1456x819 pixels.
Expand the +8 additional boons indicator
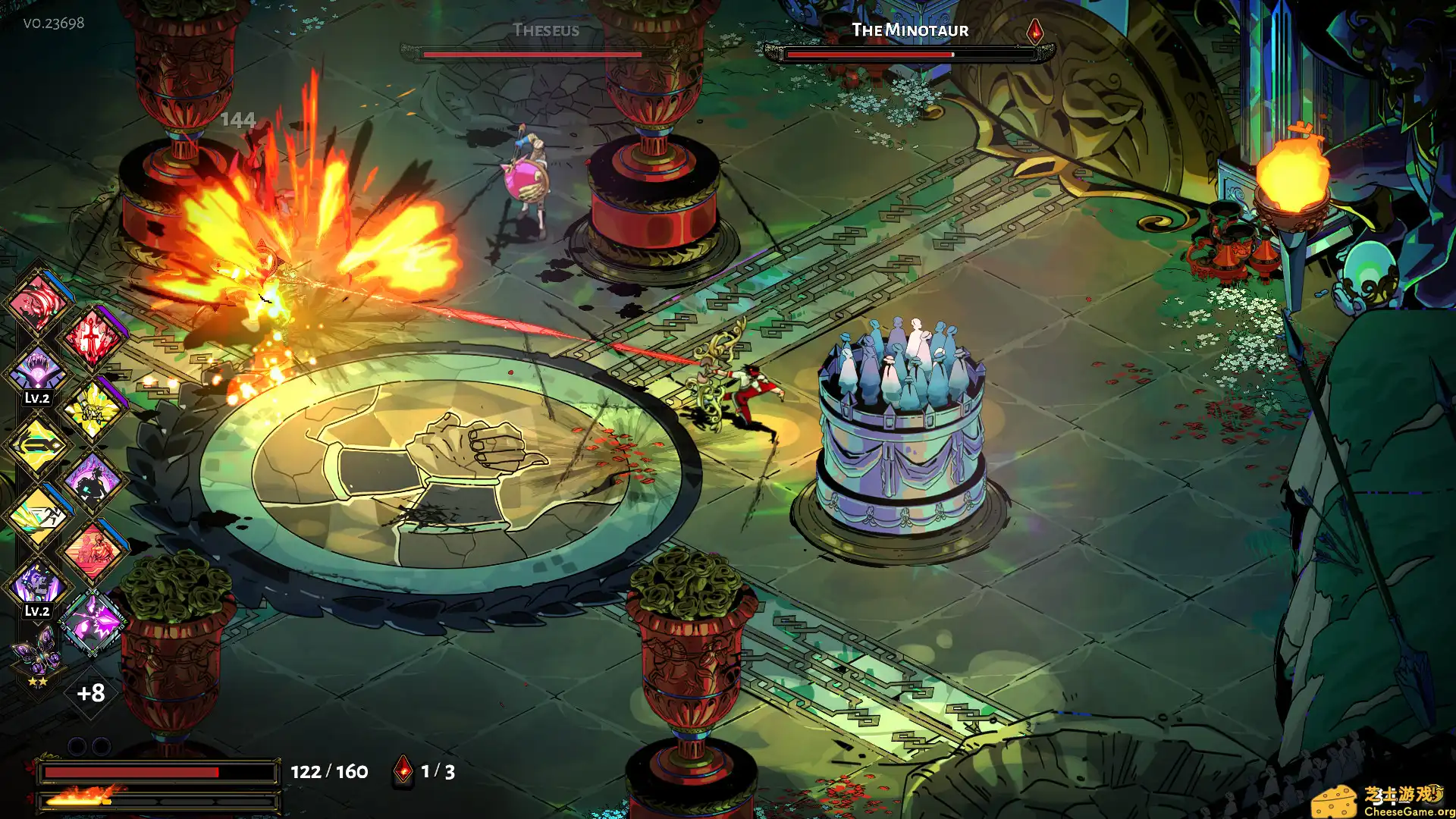coord(91,692)
